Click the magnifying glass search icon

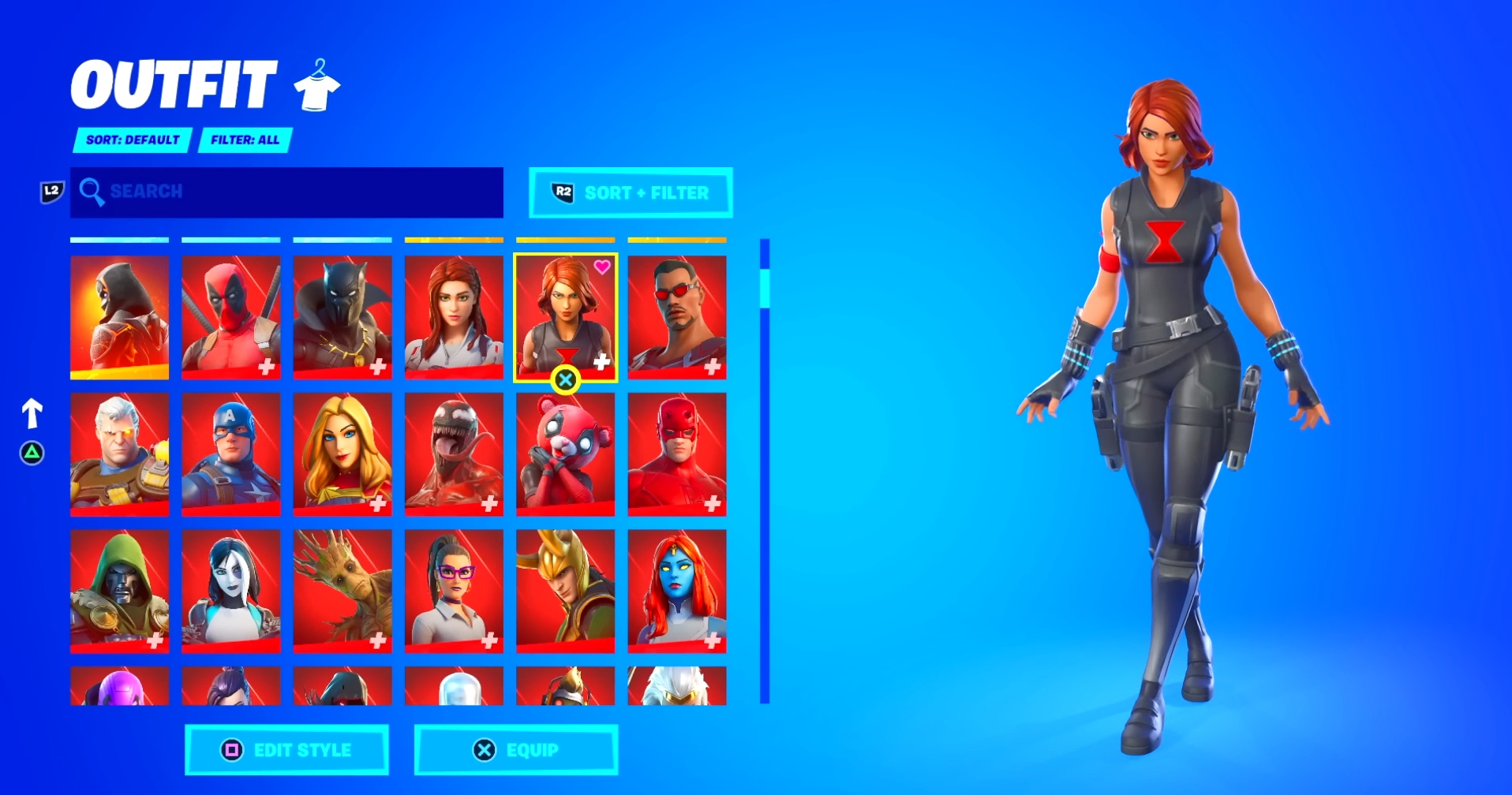click(x=94, y=192)
